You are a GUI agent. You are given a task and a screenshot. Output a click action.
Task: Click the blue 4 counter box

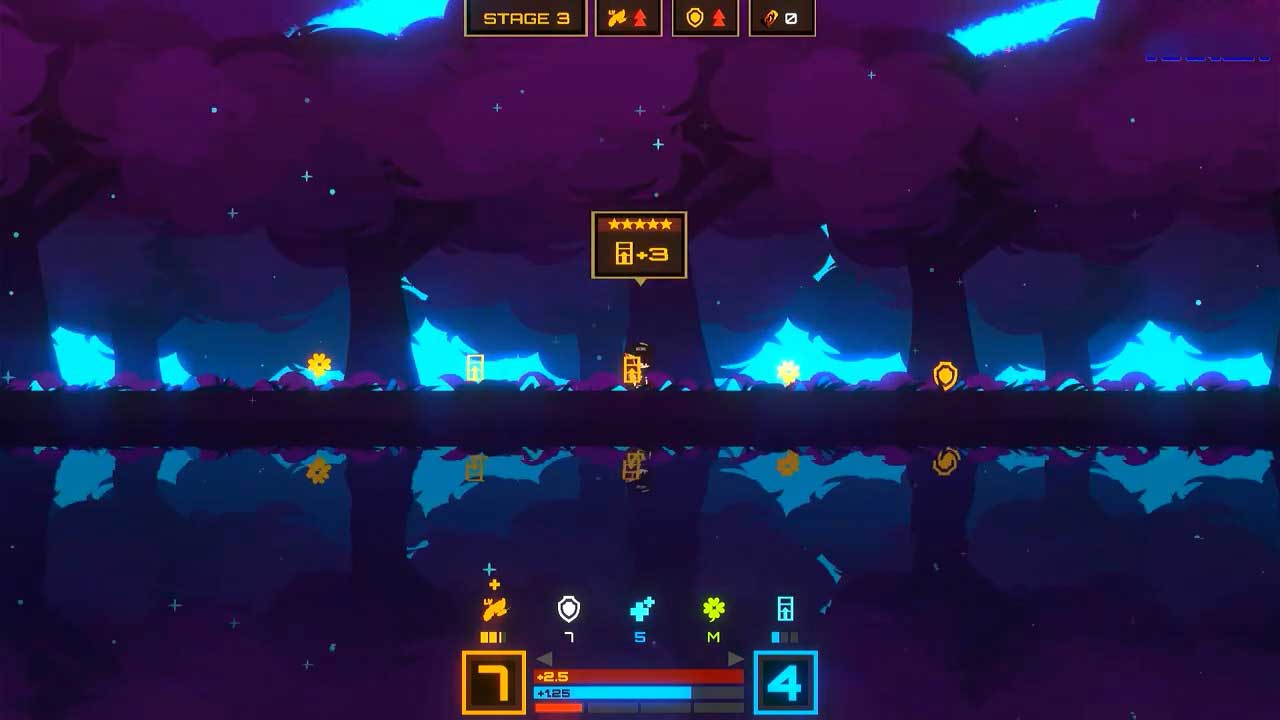pos(785,683)
